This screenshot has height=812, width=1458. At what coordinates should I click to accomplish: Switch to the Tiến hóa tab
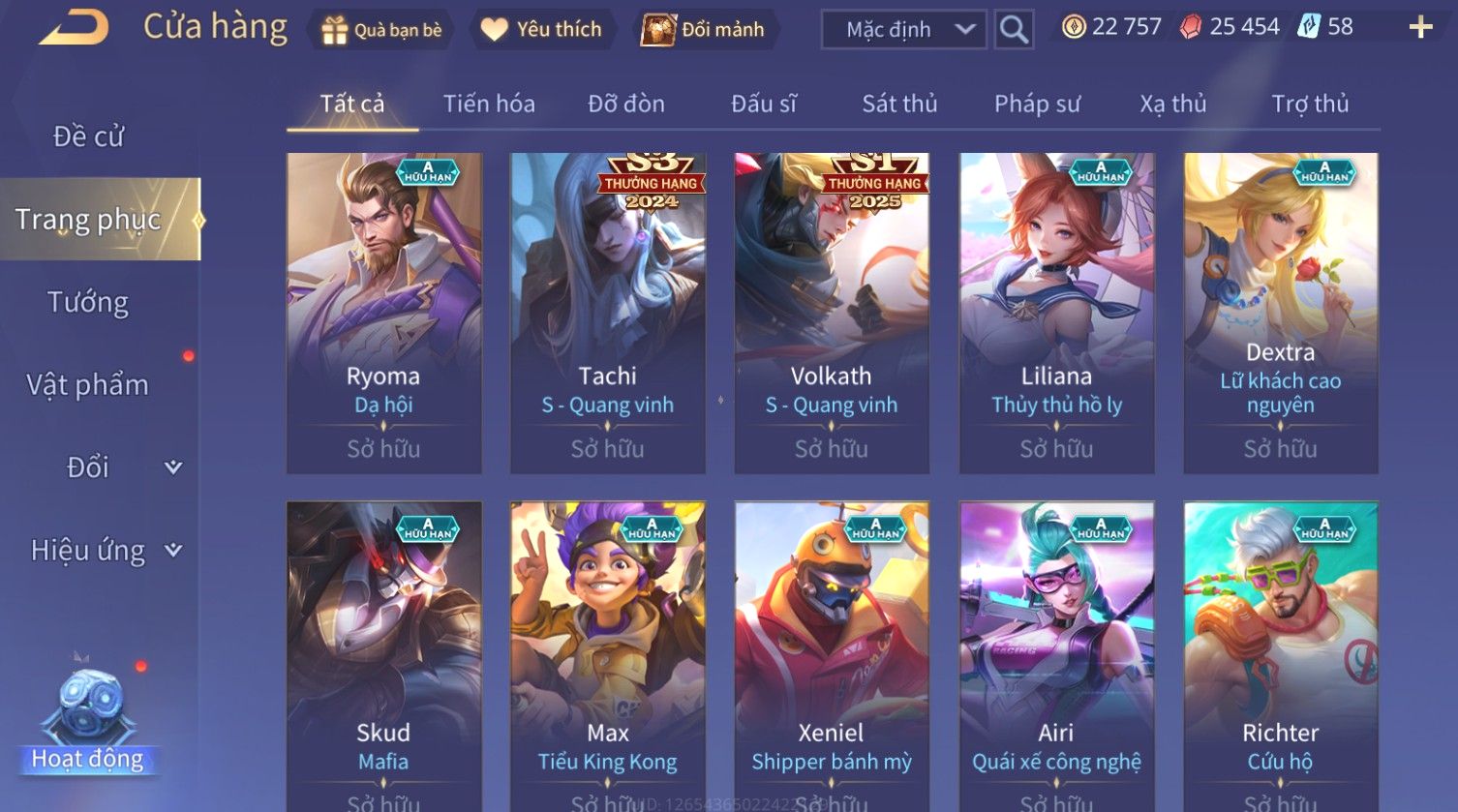point(489,104)
